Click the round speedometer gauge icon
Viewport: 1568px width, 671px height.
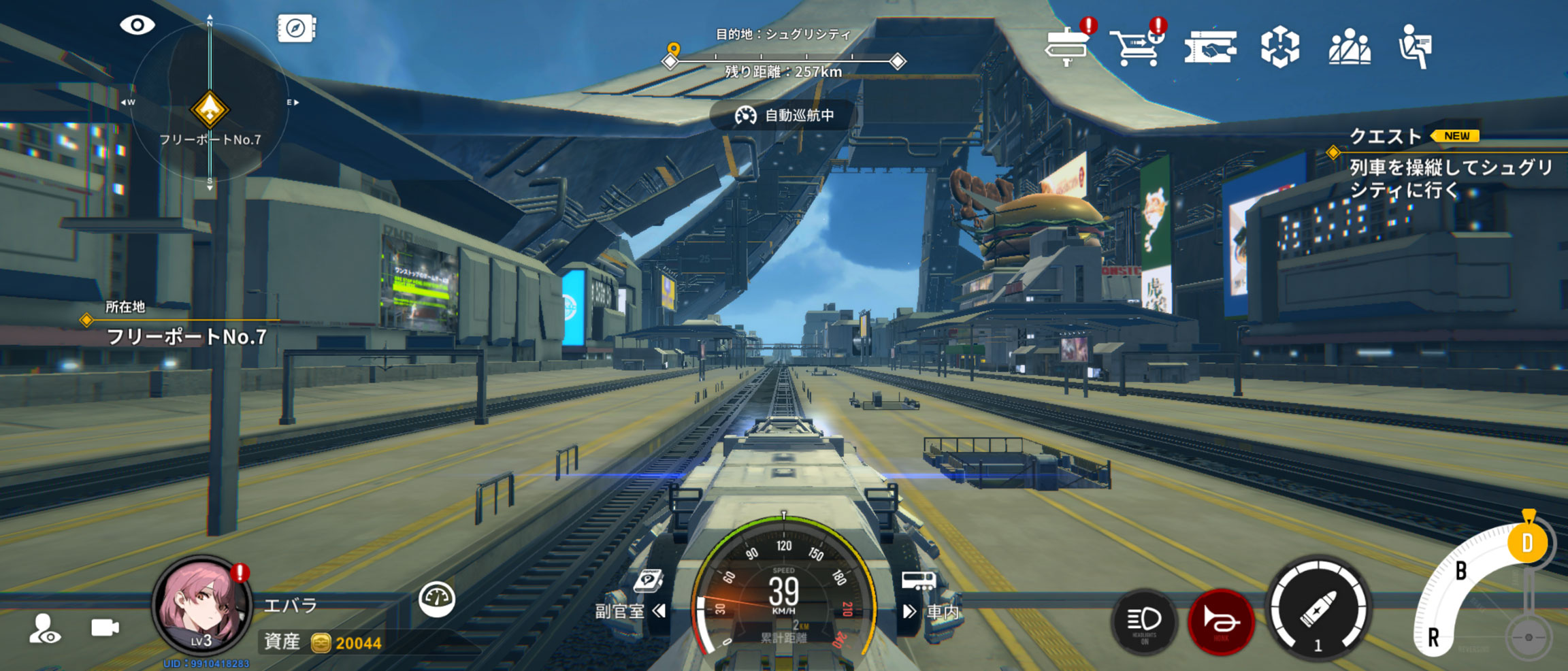(x=436, y=599)
